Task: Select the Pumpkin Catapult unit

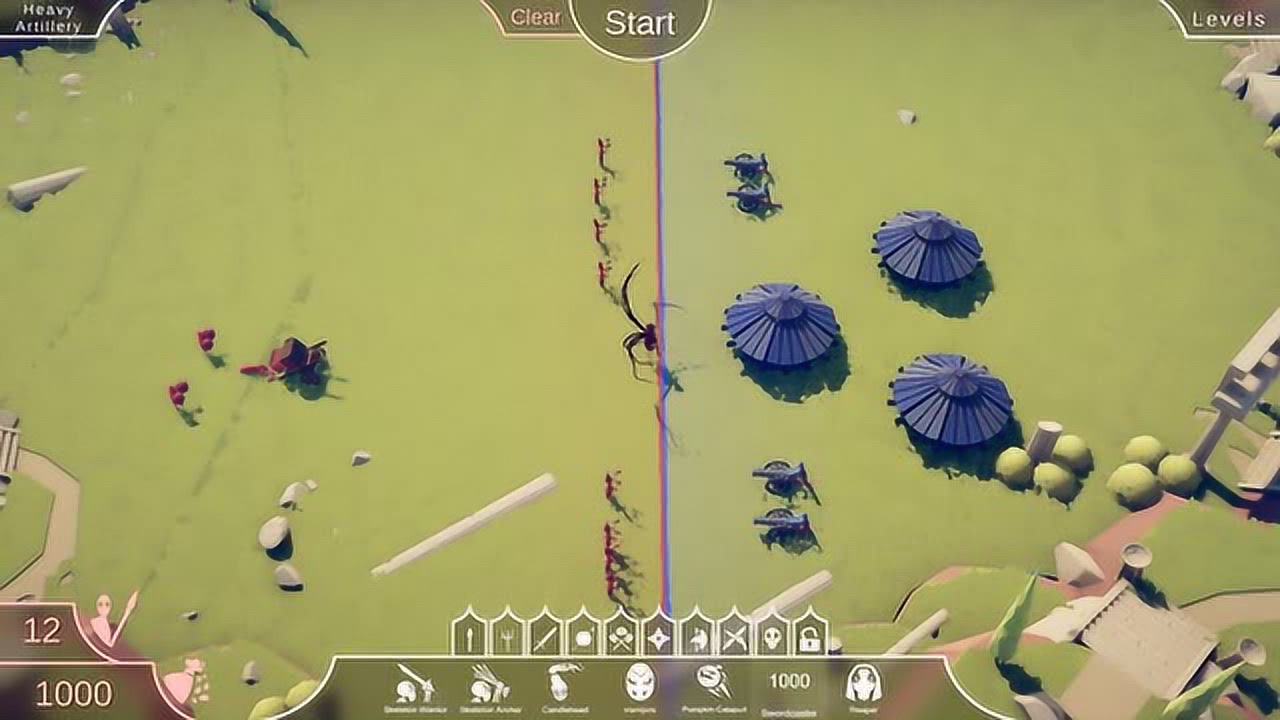Action: (714, 685)
